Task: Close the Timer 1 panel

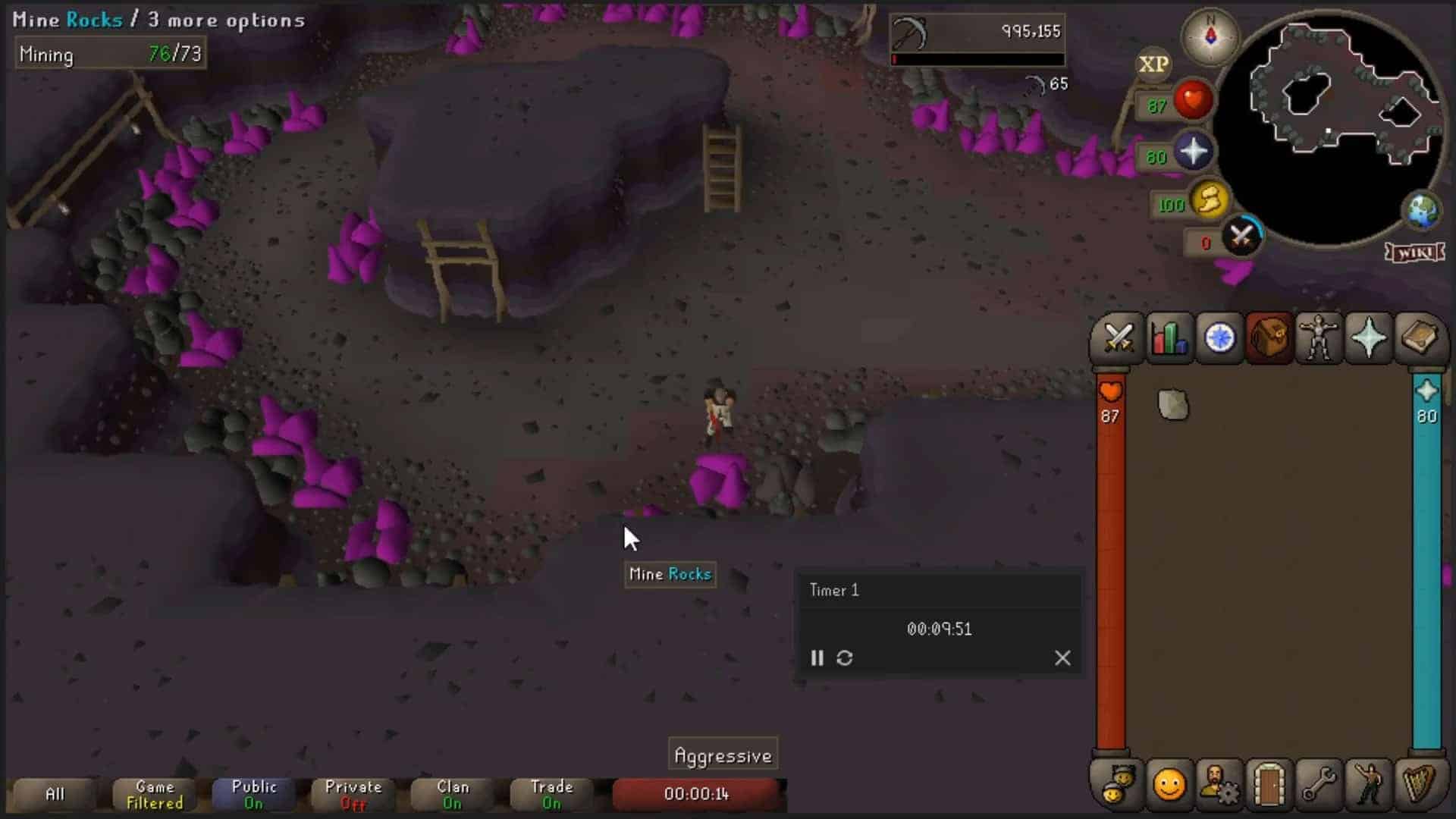Action: (1062, 658)
